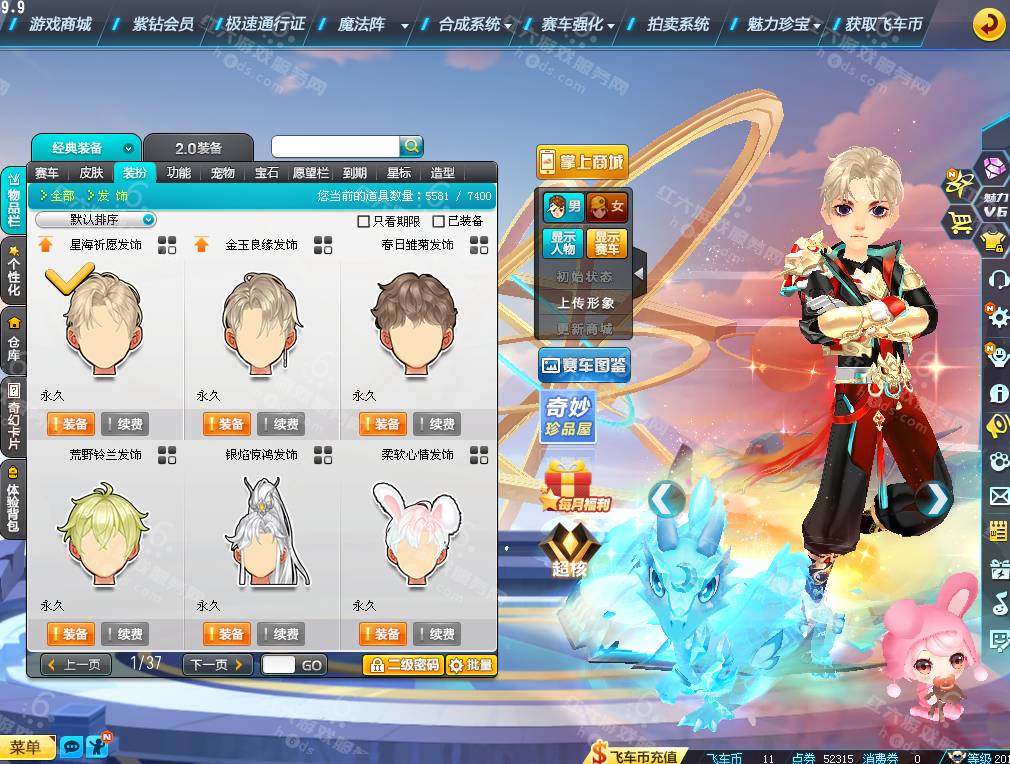1010x764 pixels.
Task: Click the yellow back arrow button
Action: tap(988, 24)
